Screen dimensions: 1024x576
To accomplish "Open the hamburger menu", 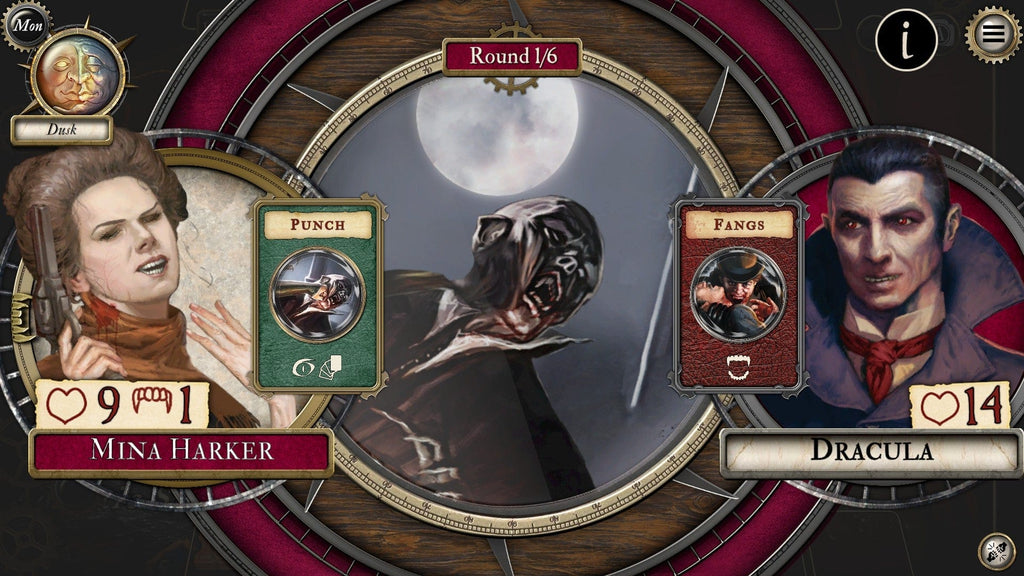I will point(993,34).
